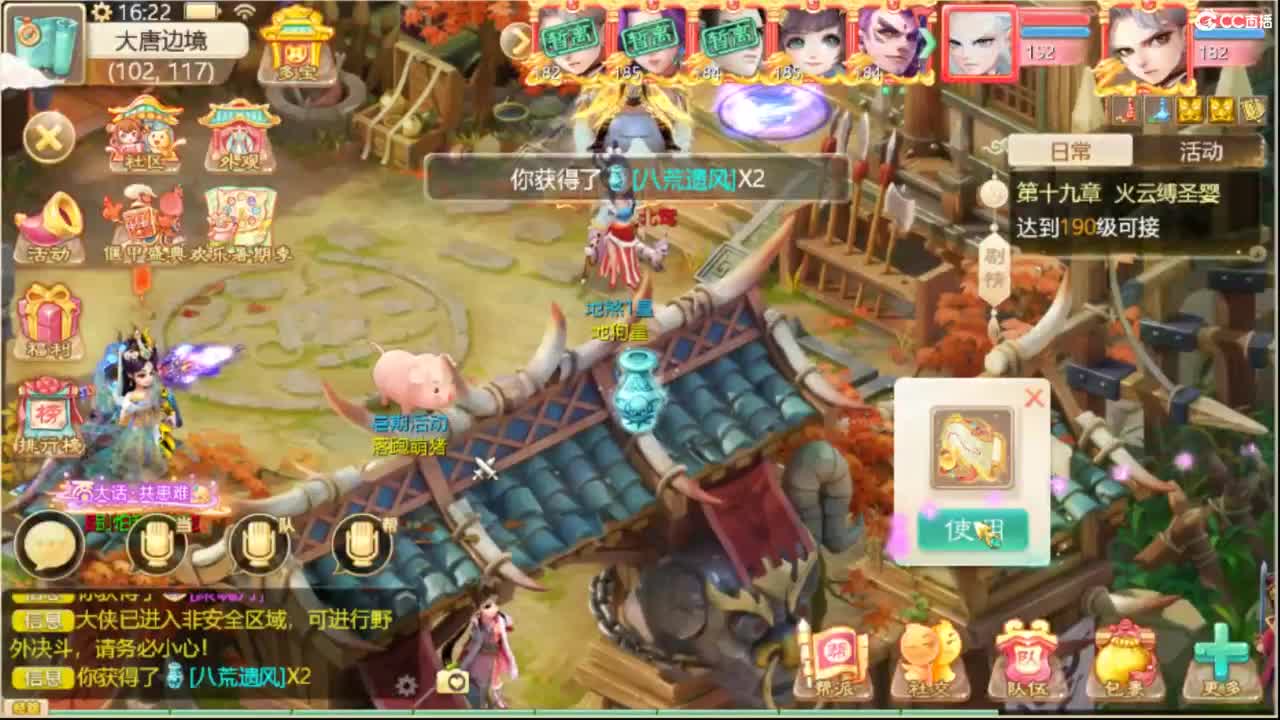Image resolution: width=1280 pixels, height=720 pixels.
Task: Mute the 队 team channel microphone
Action: [x=260, y=540]
